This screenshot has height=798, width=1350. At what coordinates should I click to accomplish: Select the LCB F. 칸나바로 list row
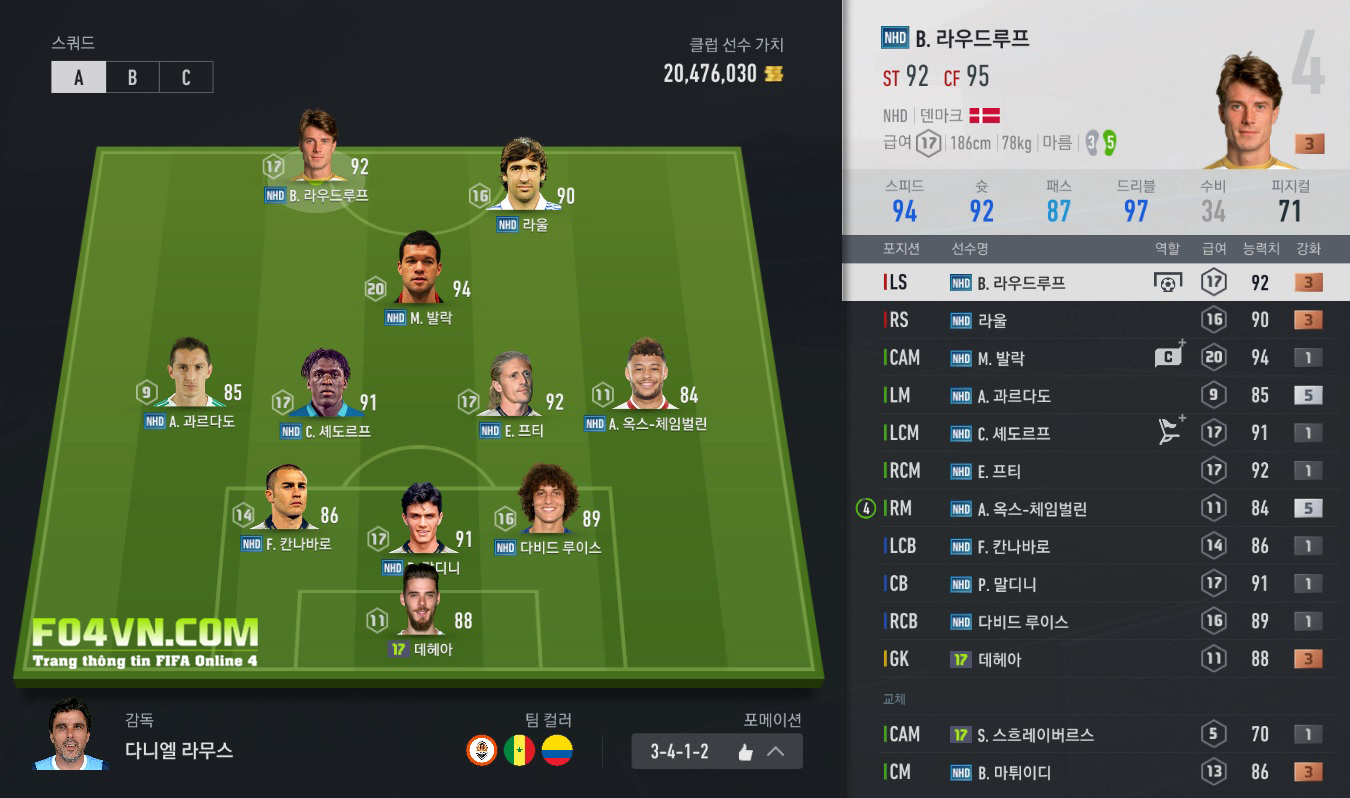(1095, 546)
